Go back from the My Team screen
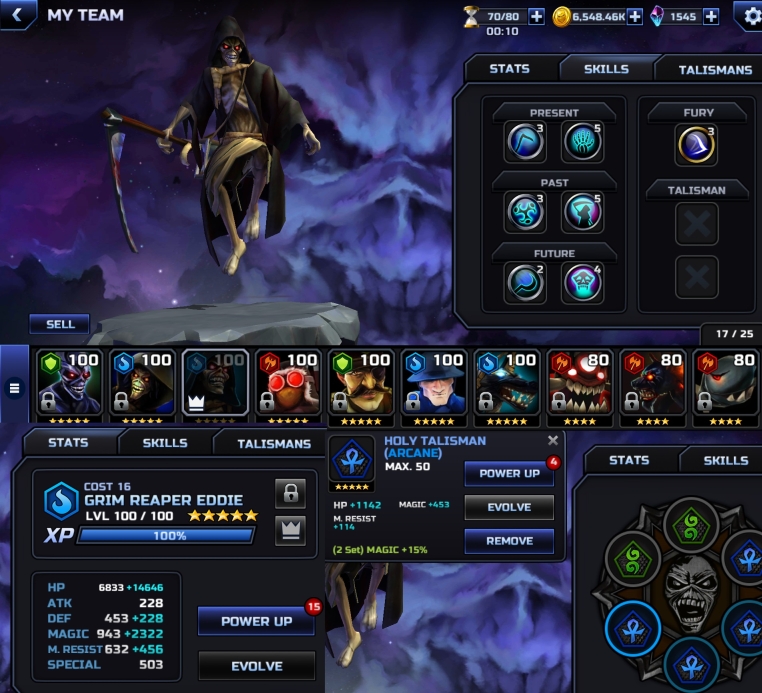 [17, 15]
